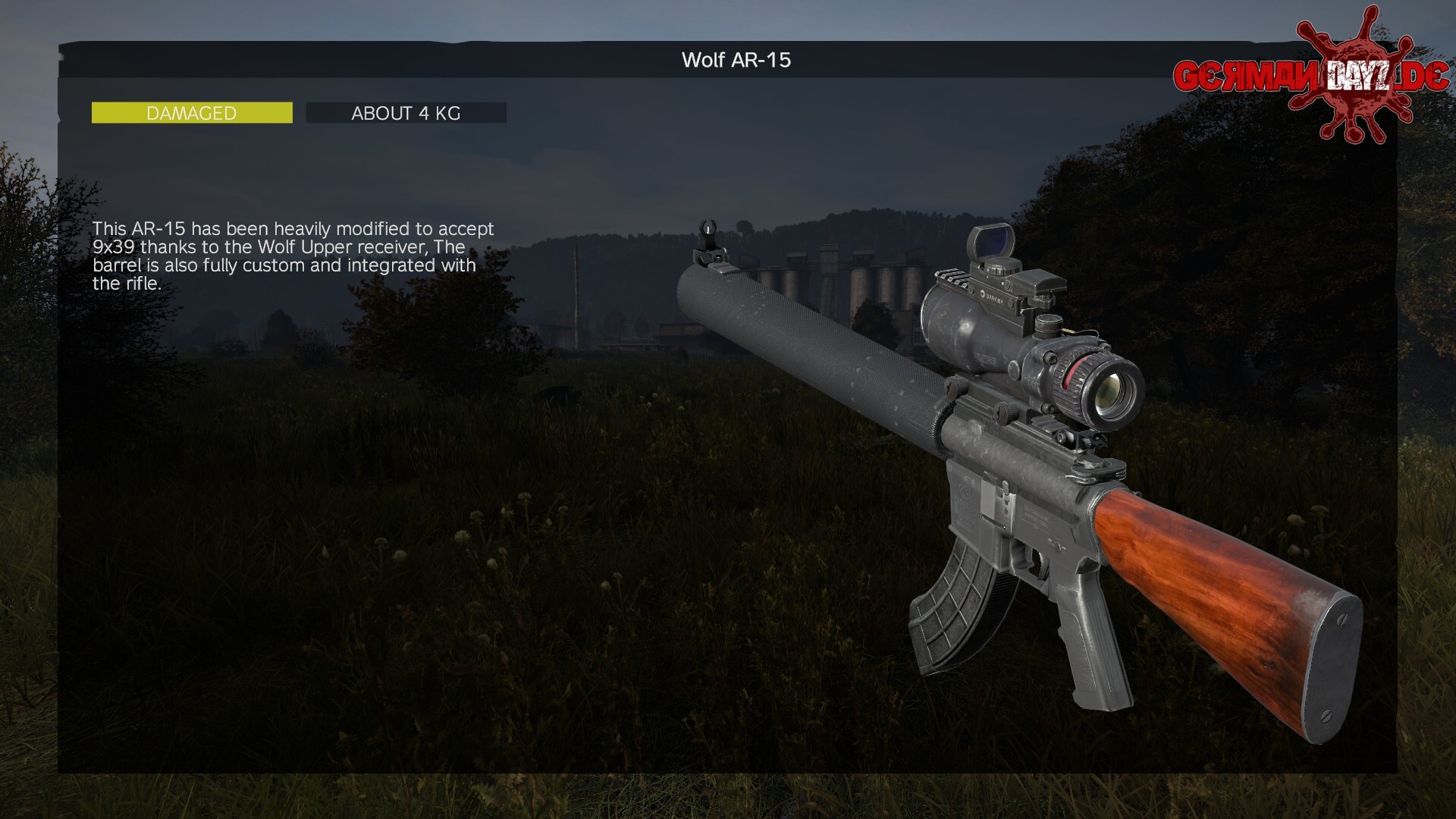Toggle the DAMAGED condition badge
The height and width of the screenshot is (819, 1456).
tap(191, 112)
